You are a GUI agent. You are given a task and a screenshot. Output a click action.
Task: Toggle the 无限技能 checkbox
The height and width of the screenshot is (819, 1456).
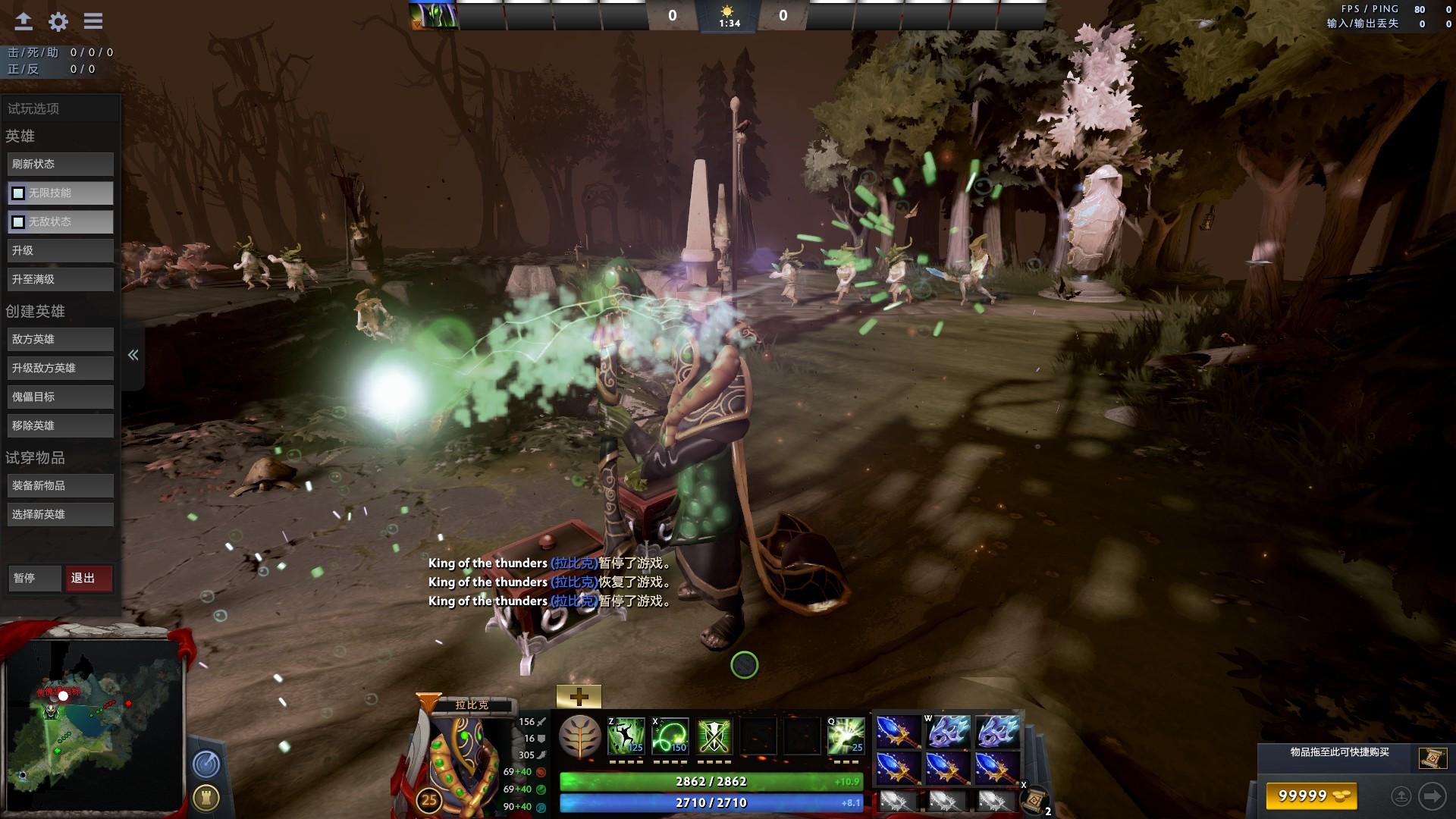click(18, 193)
